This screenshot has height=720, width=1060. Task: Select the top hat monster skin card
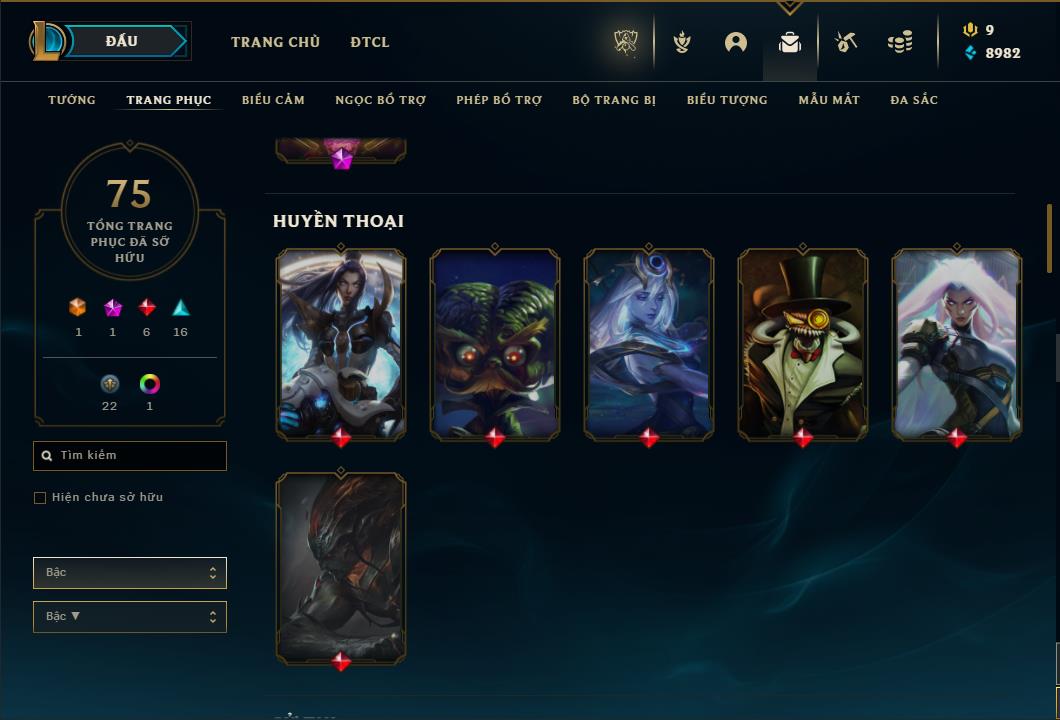[803, 343]
